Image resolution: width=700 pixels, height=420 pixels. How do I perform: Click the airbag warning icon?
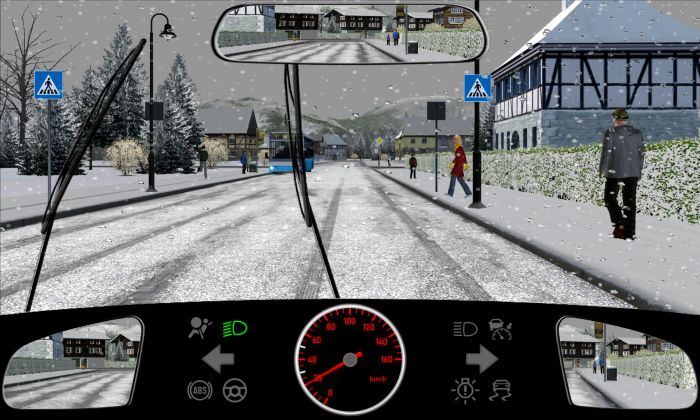(200, 328)
